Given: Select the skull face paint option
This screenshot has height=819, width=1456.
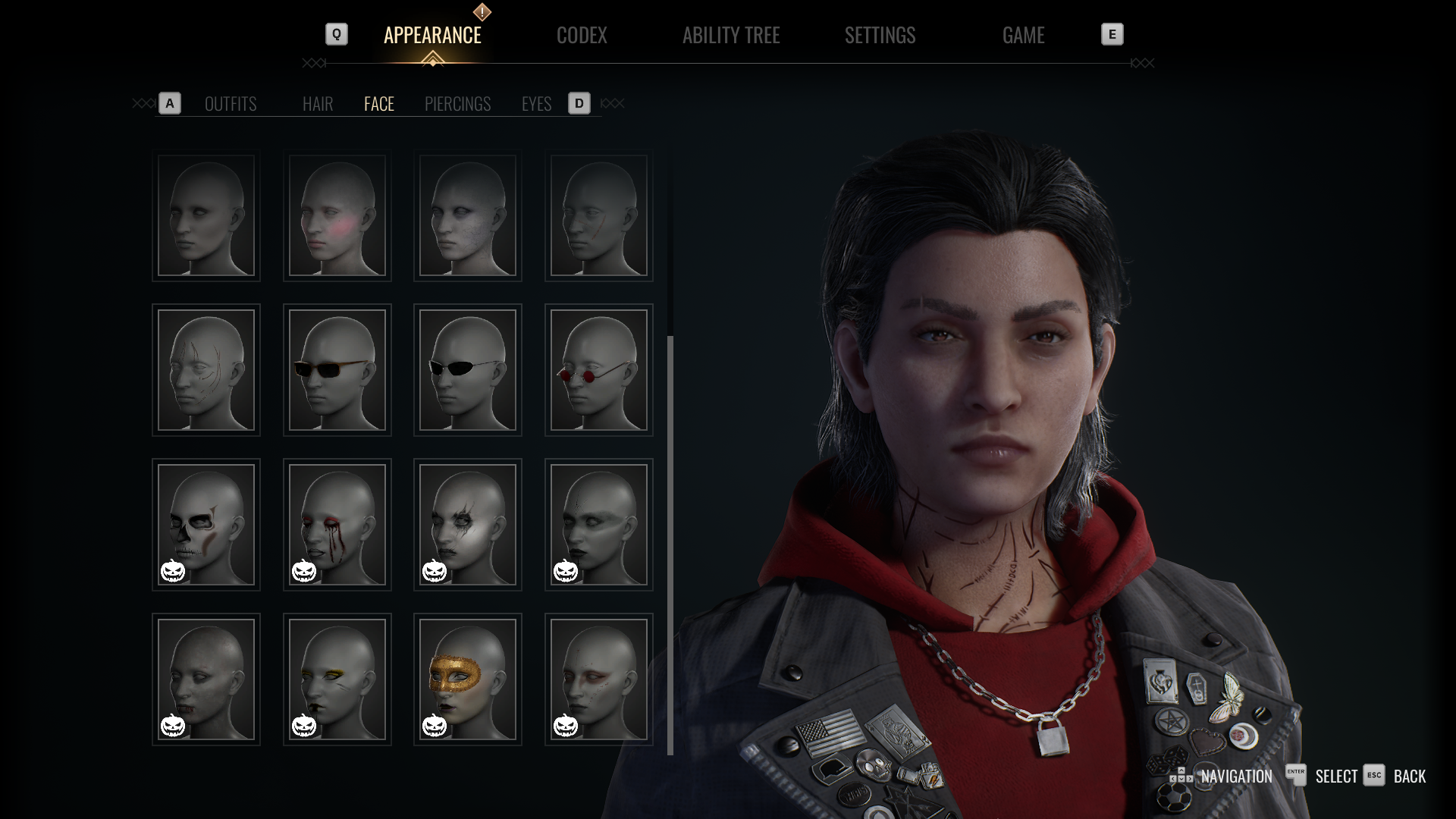Looking at the screenshot, I should 206,525.
